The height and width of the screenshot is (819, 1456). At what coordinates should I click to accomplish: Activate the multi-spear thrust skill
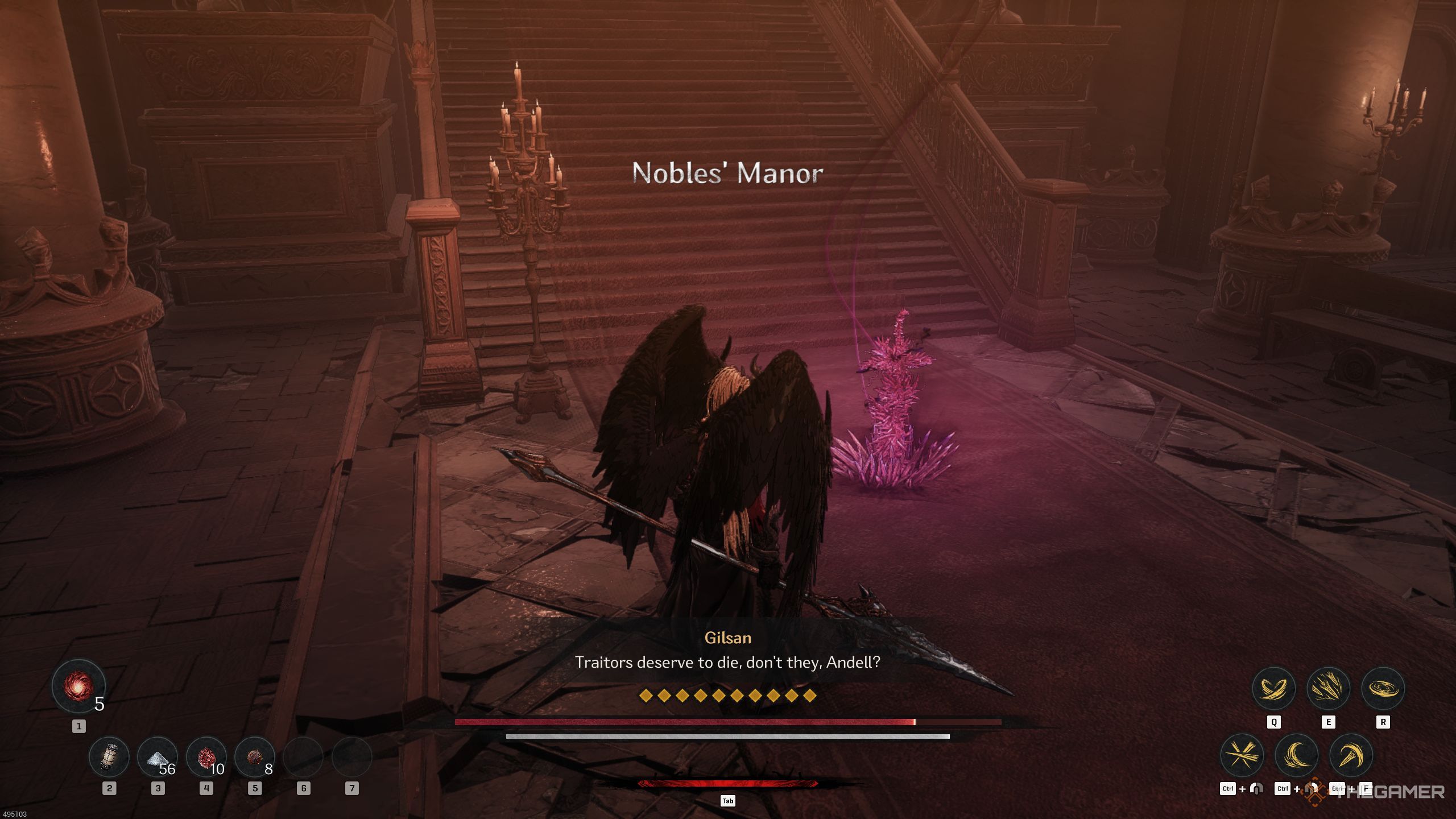(1328, 689)
